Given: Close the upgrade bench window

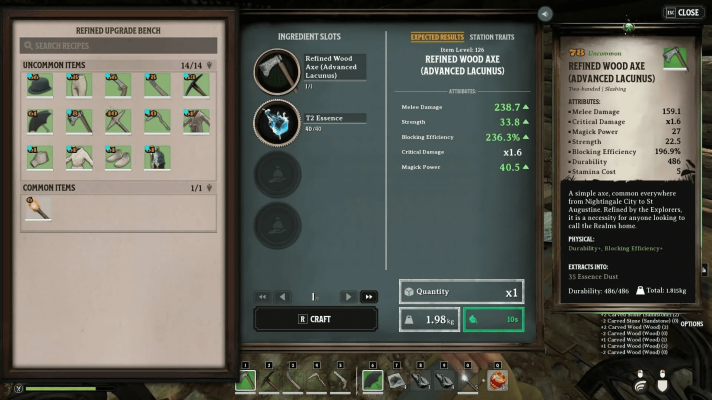Looking at the screenshot, I should 682,13.
